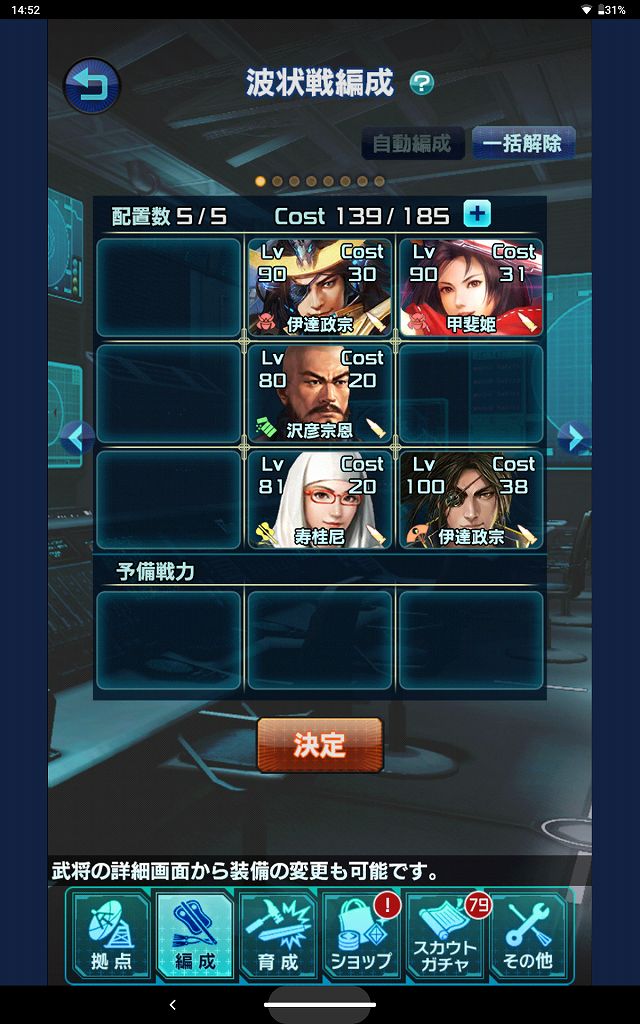Clear all units with 一括解除

click(x=522, y=143)
